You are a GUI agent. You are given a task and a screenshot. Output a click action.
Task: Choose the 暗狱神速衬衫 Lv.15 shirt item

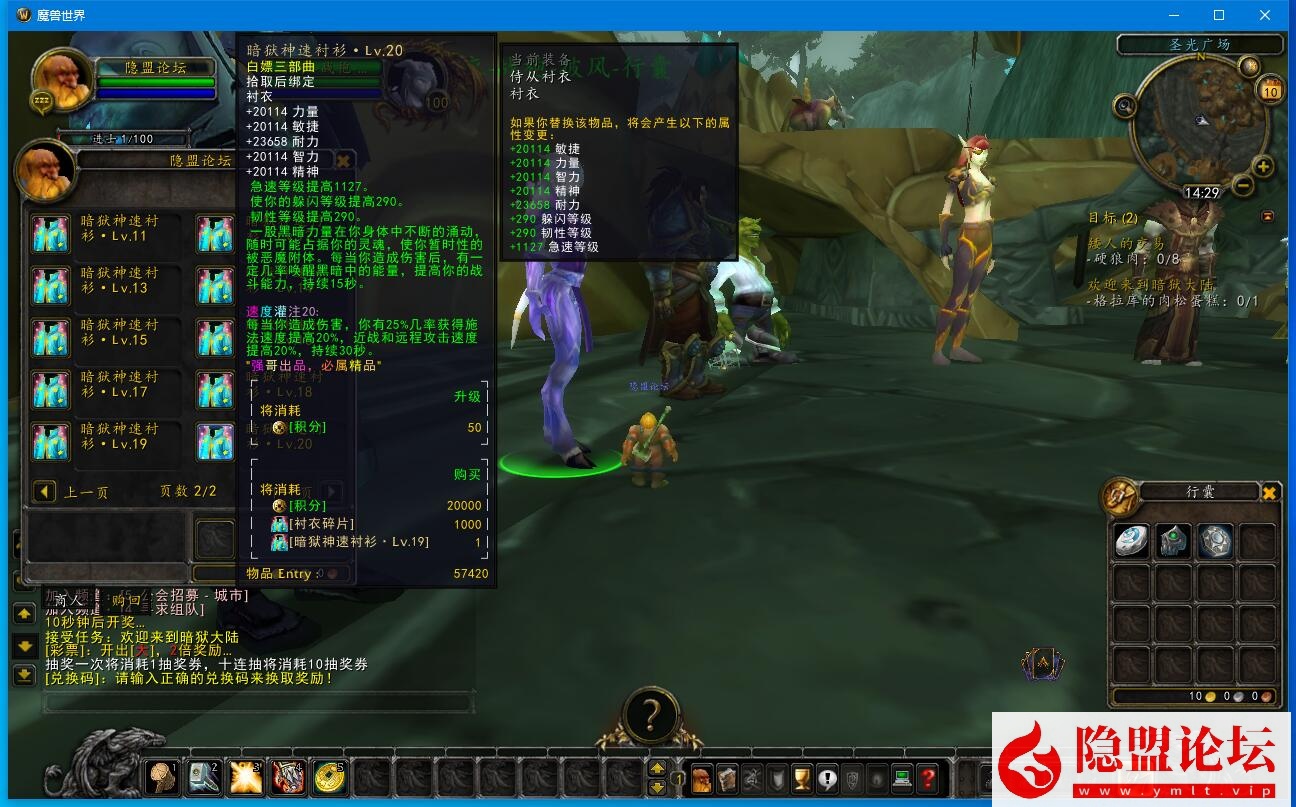click(50, 337)
